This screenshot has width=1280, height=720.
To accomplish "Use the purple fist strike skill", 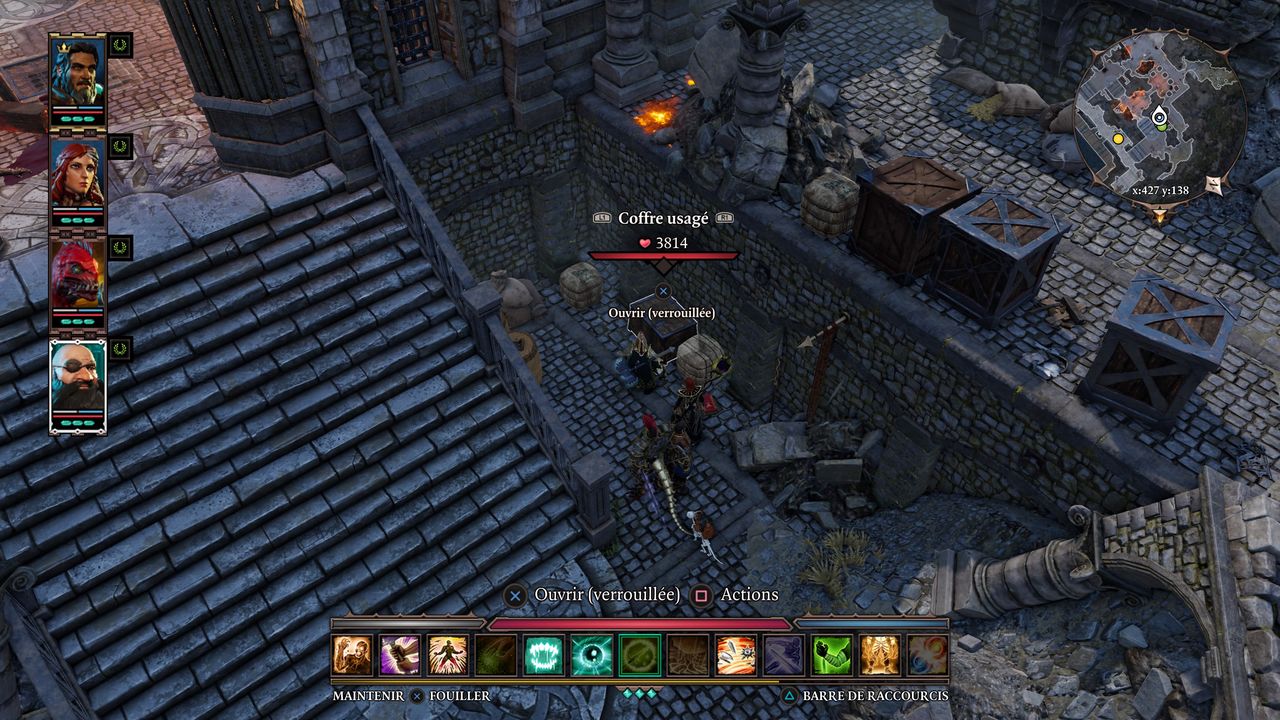I will click(400, 655).
